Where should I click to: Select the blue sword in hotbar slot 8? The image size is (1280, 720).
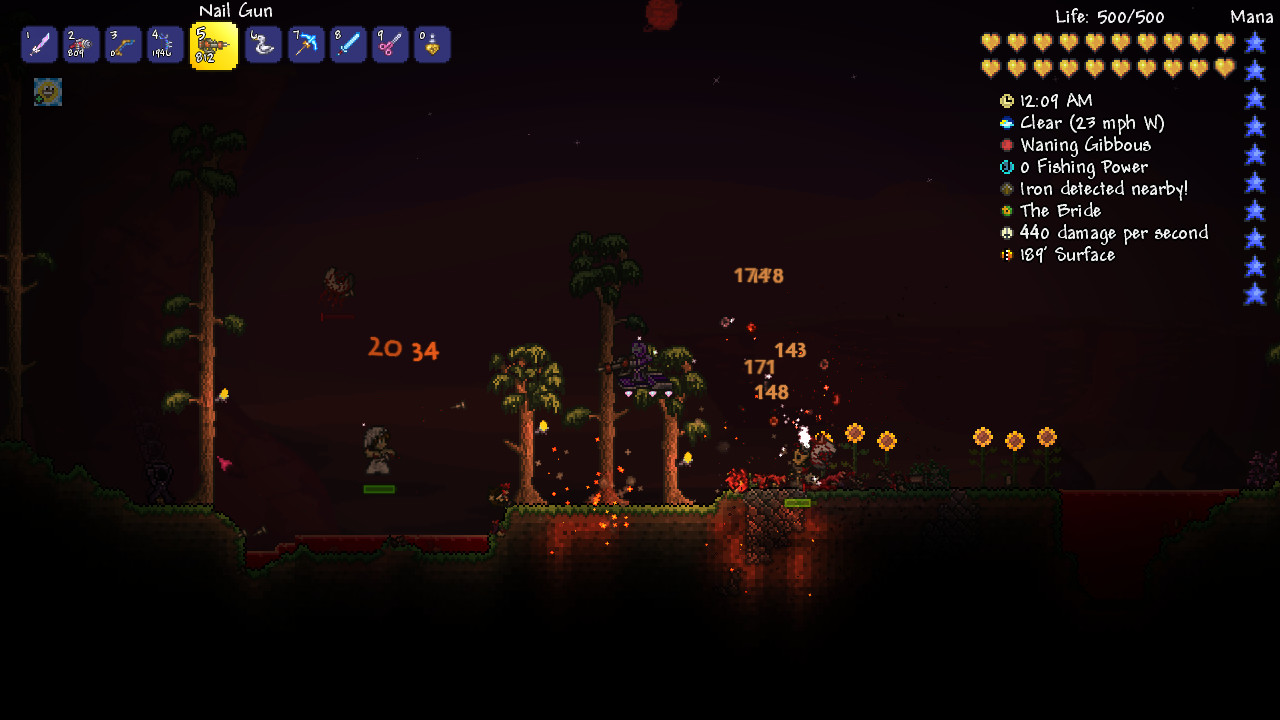click(x=347, y=43)
